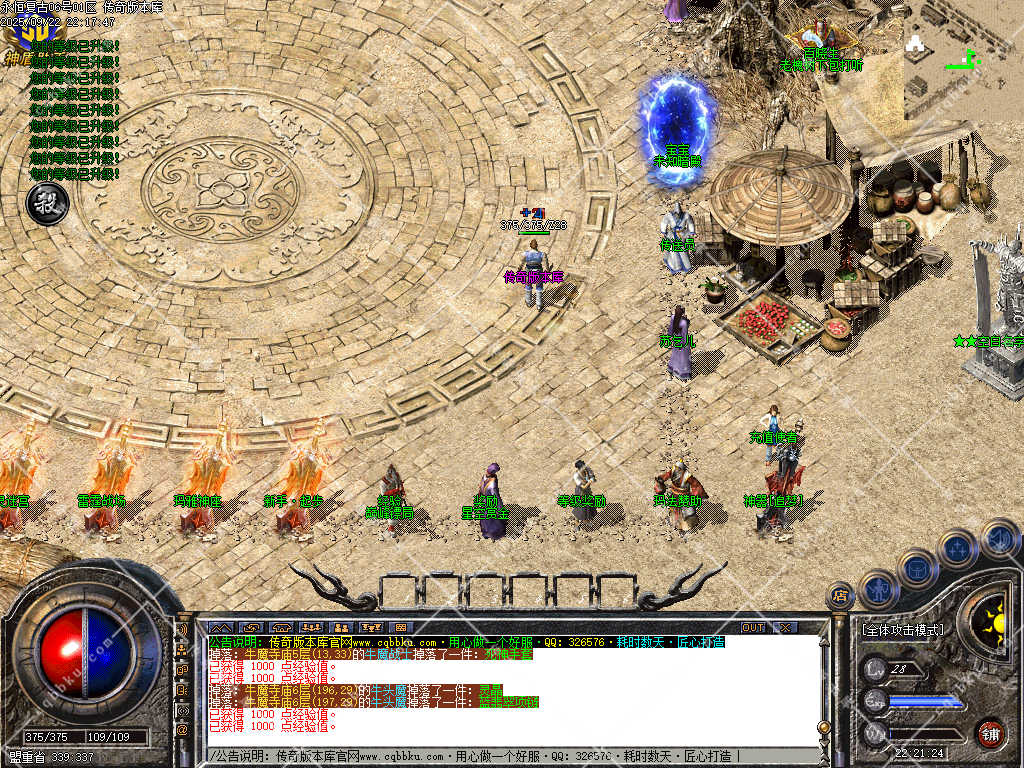Viewport: 1024px width, 768px height.
Task: Open the character status round button
Action: click(x=878, y=590)
